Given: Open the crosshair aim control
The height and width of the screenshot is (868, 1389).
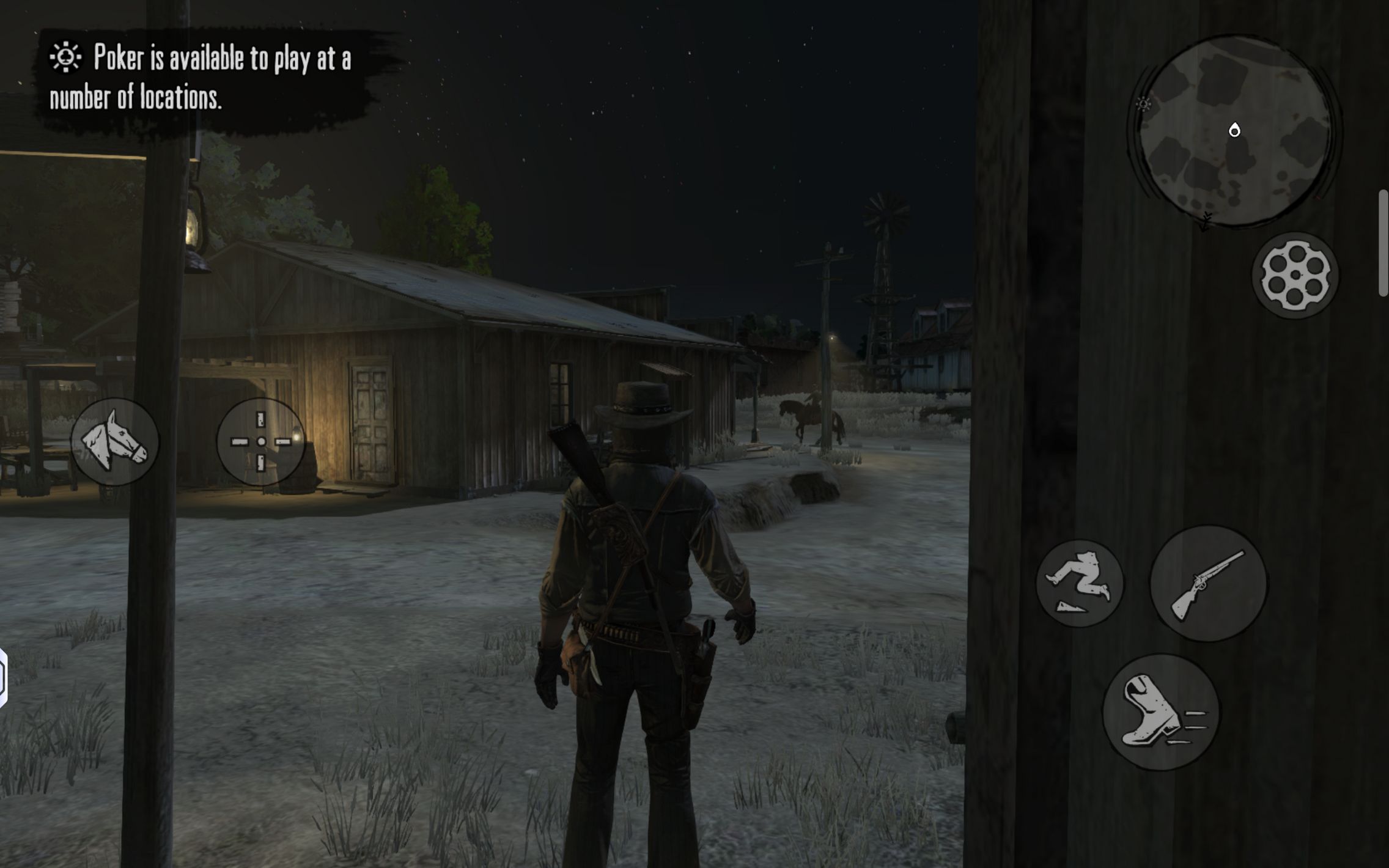Looking at the screenshot, I should click(261, 441).
